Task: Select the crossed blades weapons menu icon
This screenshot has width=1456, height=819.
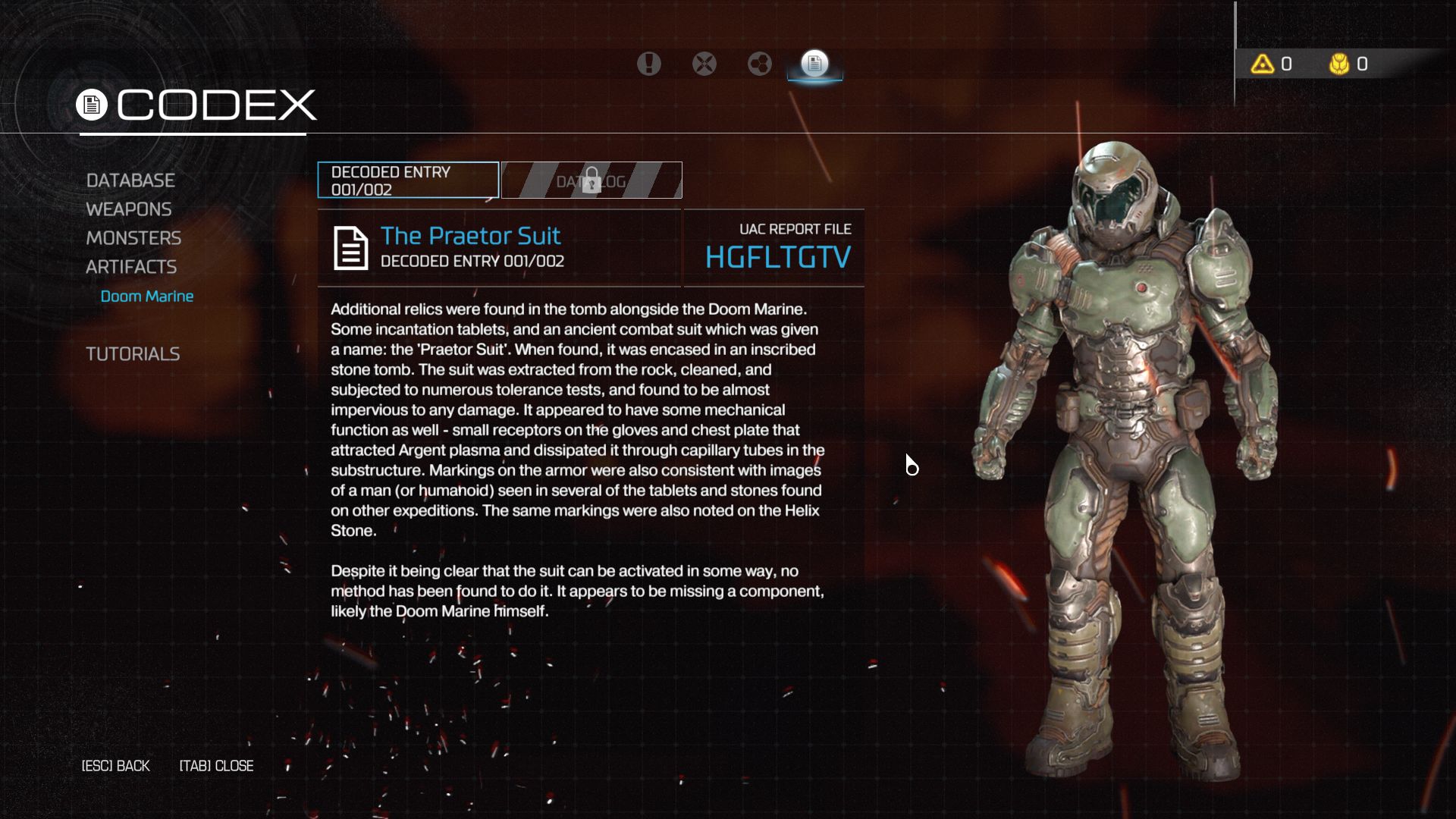Action: click(704, 64)
